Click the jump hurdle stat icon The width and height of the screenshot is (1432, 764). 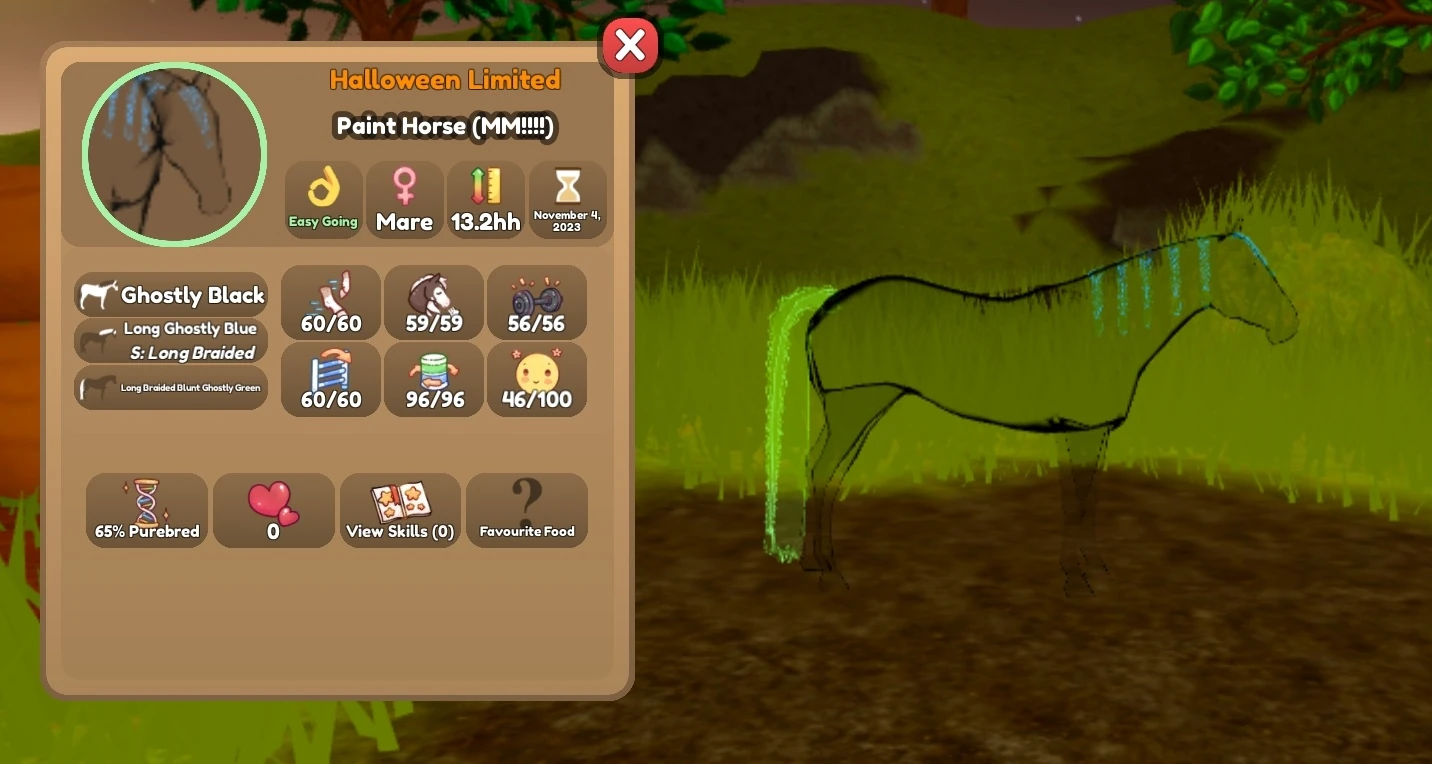click(x=330, y=379)
